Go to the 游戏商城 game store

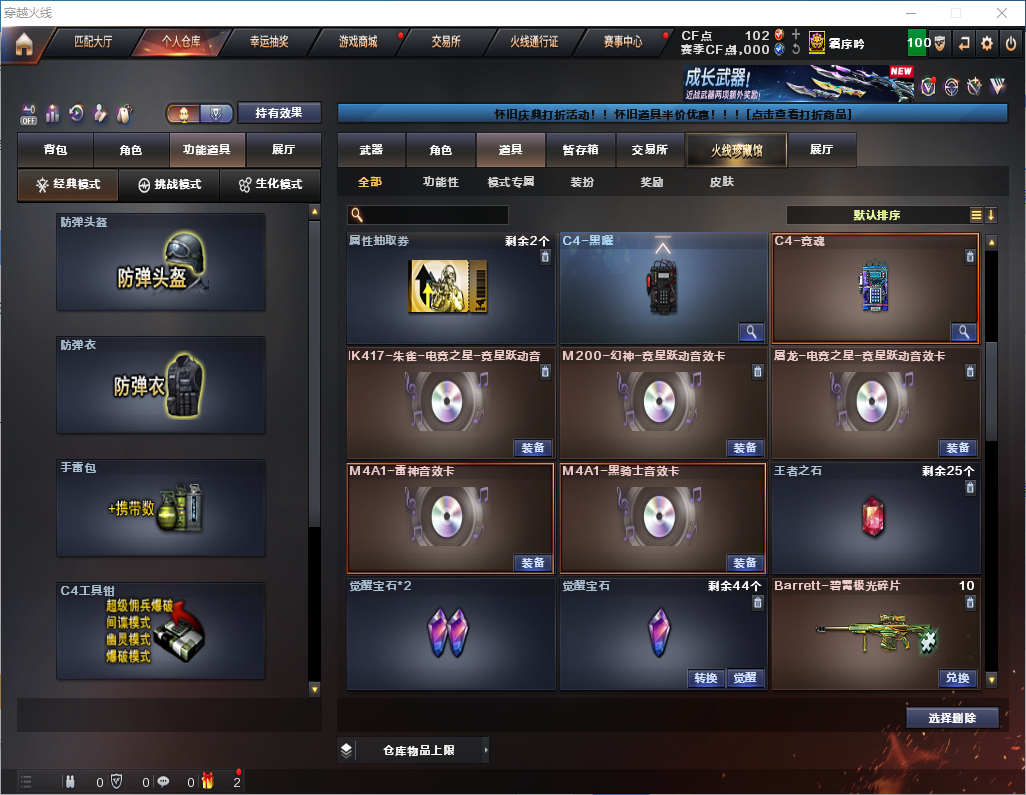[358, 42]
